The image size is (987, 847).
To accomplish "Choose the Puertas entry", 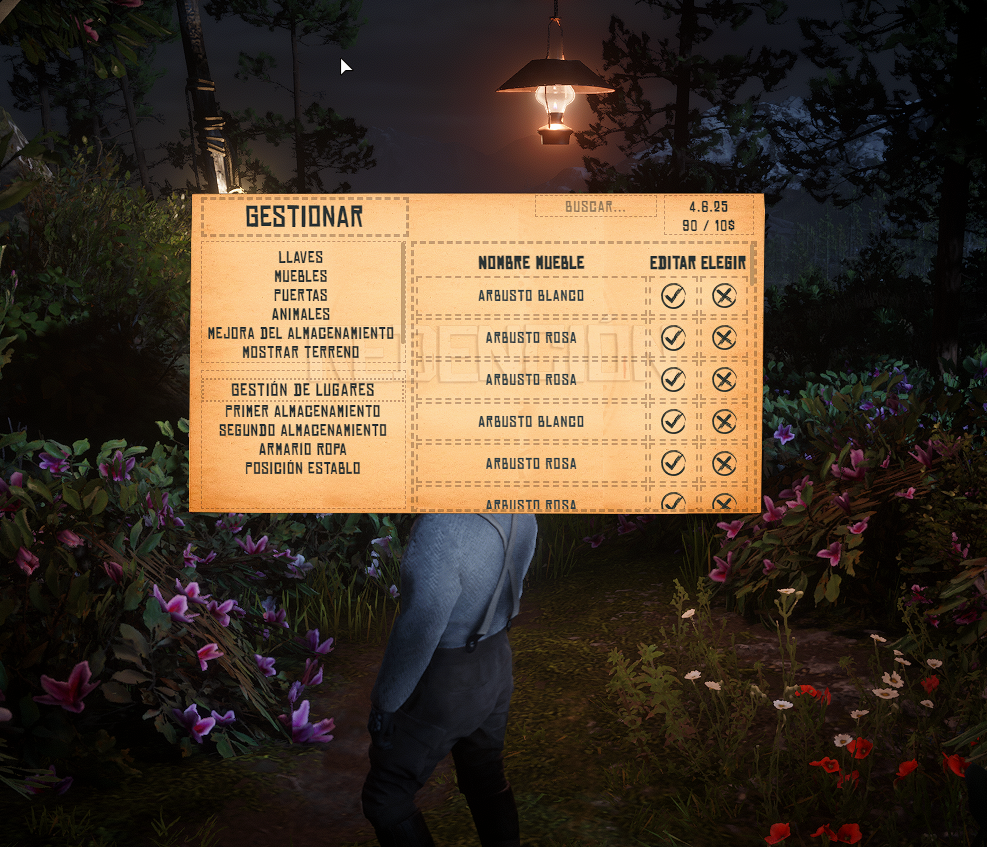I will pos(300,295).
